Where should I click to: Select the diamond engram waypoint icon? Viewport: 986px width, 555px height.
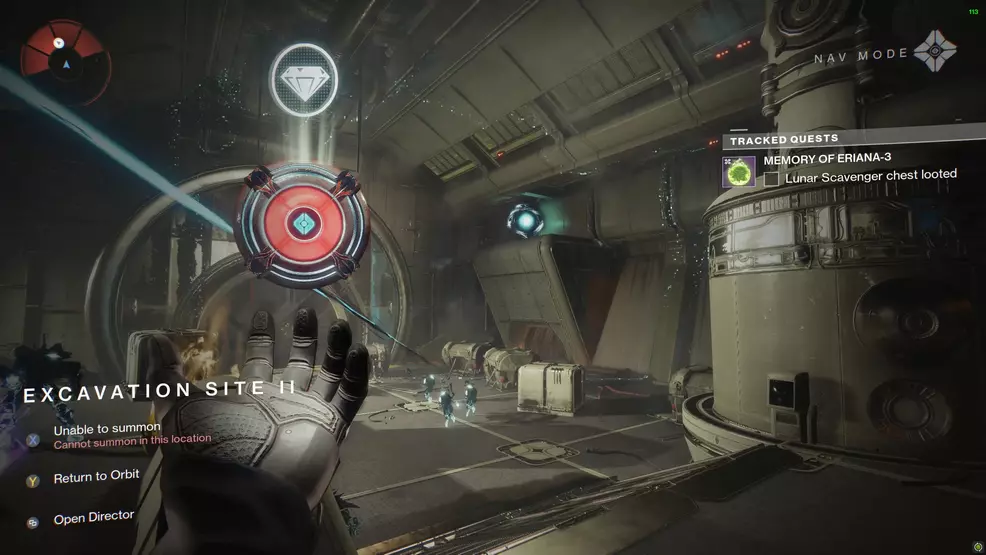click(304, 78)
